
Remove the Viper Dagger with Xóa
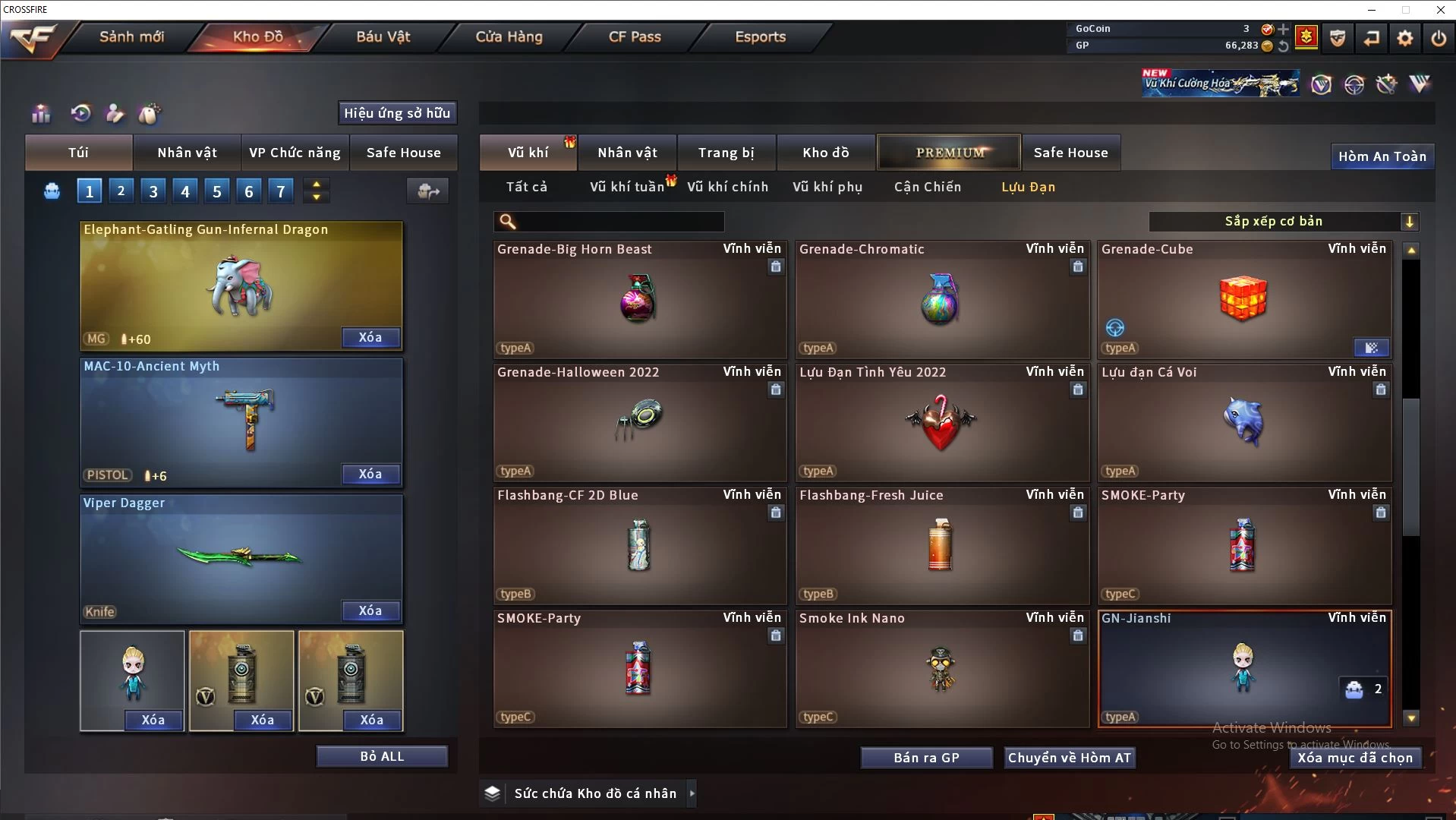click(370, 611)
